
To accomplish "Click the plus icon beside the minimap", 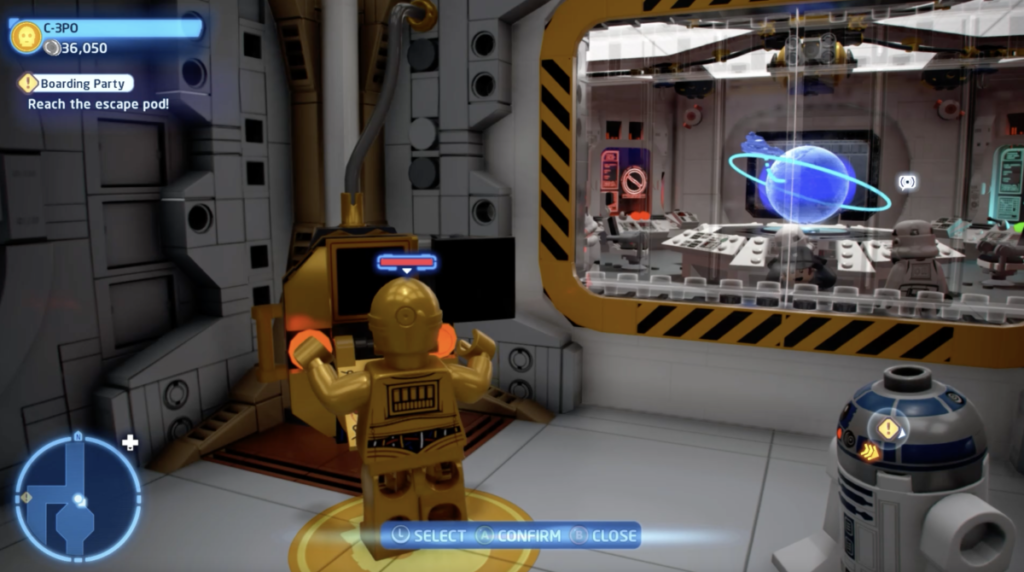I will [130, 442].
